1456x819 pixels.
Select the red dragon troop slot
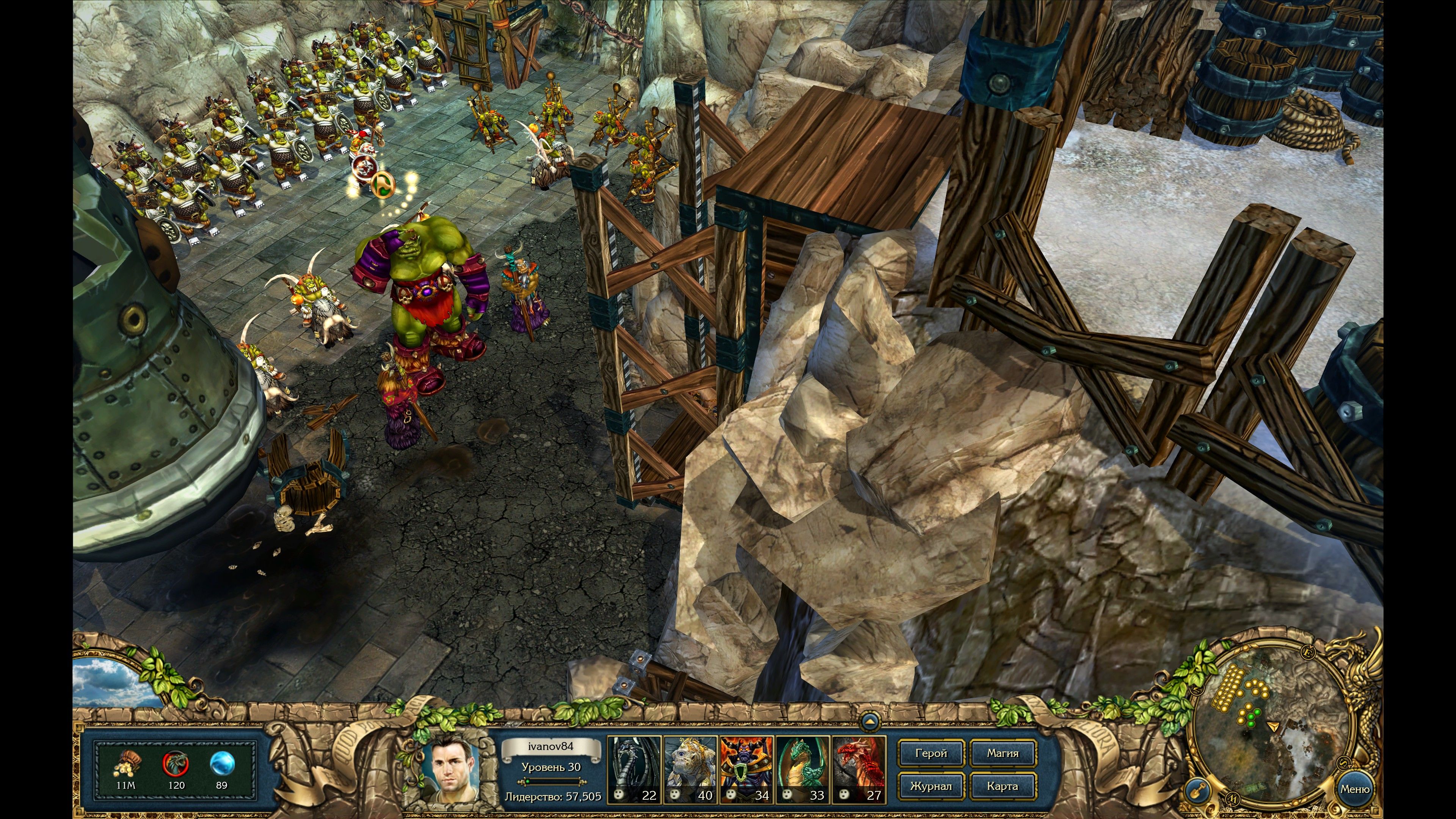858,769
